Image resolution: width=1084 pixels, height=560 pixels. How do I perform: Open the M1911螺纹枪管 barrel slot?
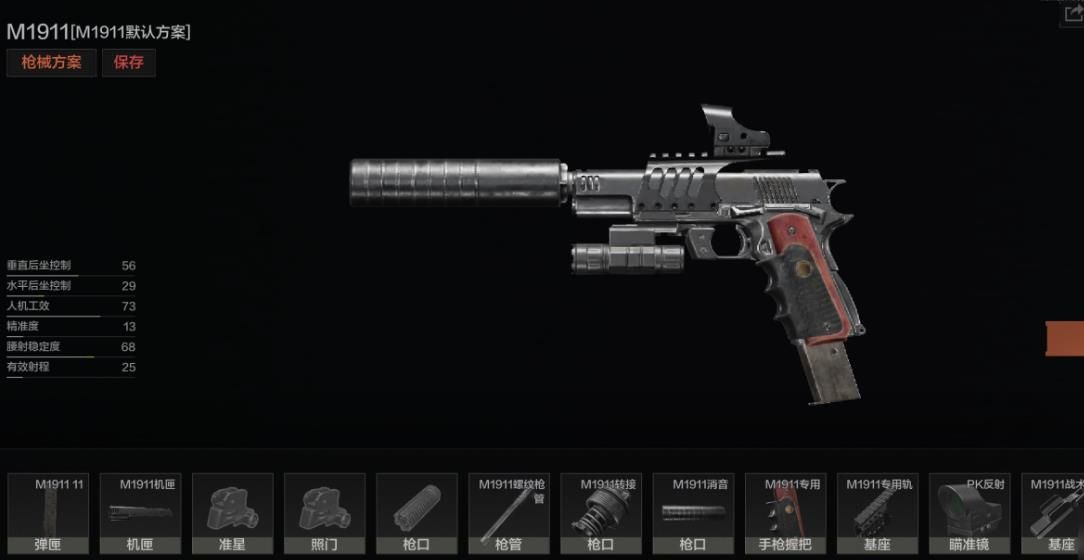[x=508, y=514]
